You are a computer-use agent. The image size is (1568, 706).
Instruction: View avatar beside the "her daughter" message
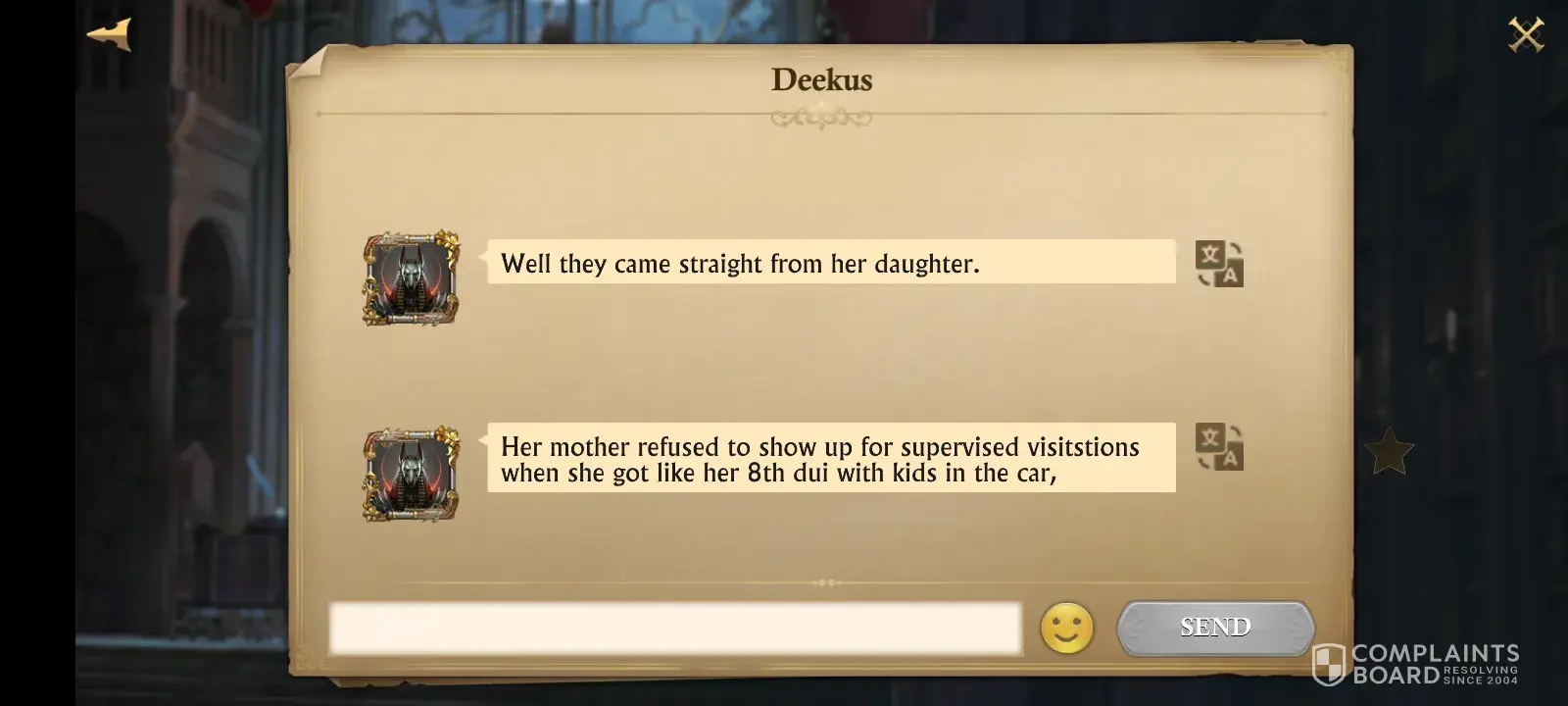(x=412, y=279)
